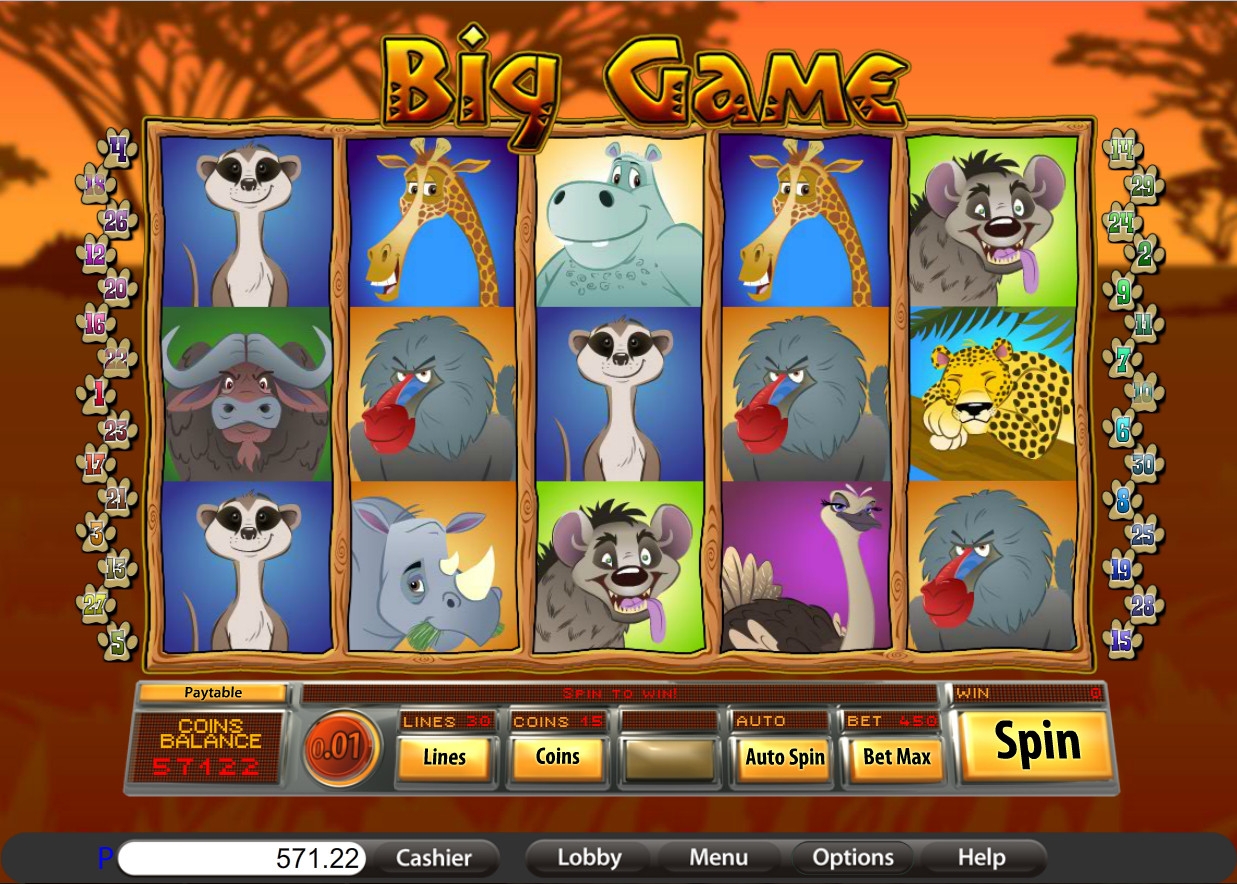Select payline 30 paw marker

pyautogui.click(x=1142, y=464)
